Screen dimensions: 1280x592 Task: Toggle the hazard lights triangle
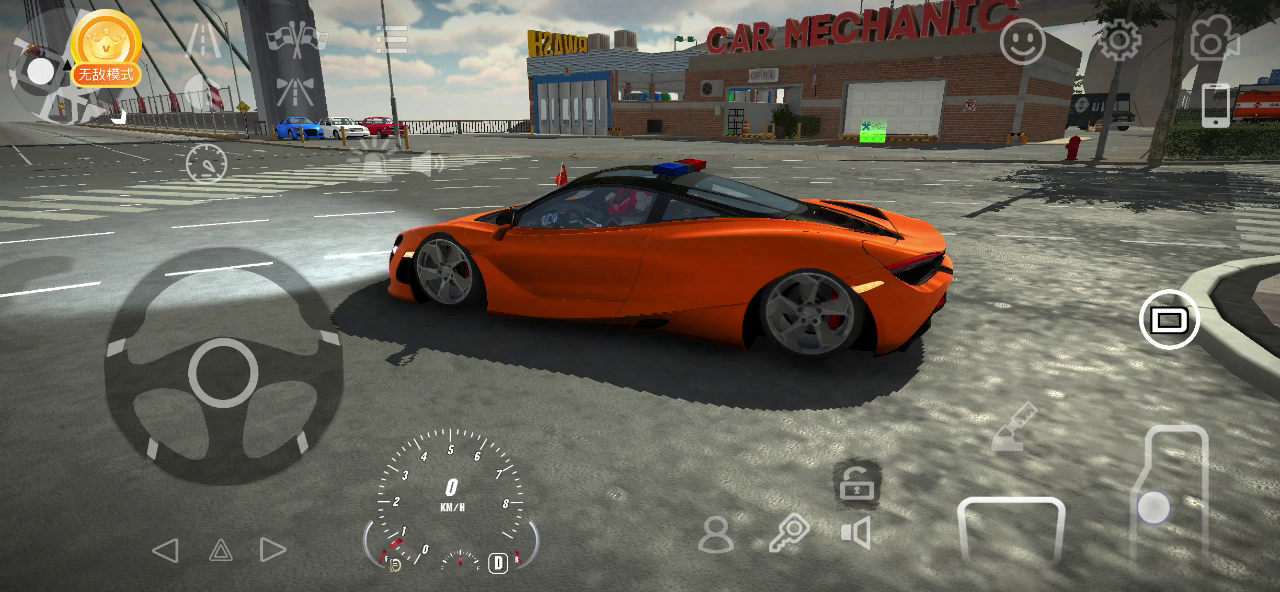click(220, 550)
